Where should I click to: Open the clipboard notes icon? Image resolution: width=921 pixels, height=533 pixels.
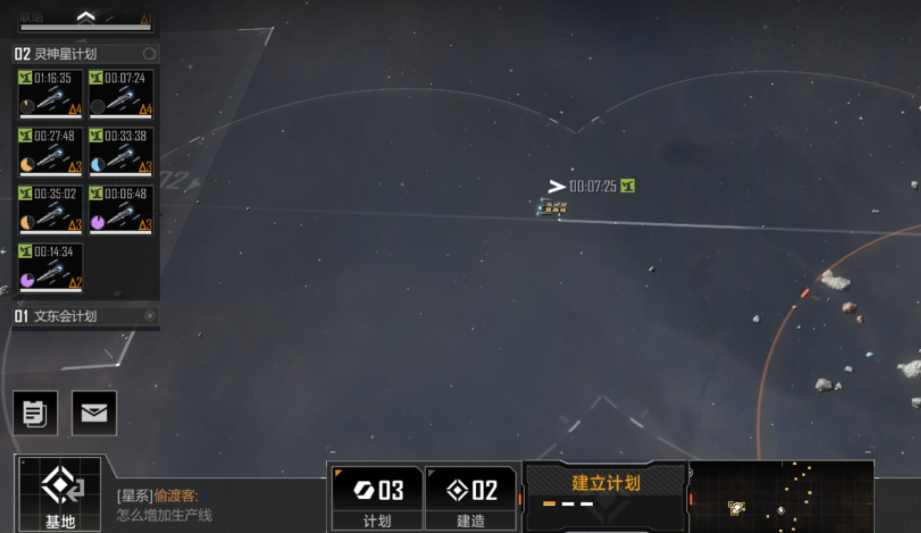tap(35, 412)
